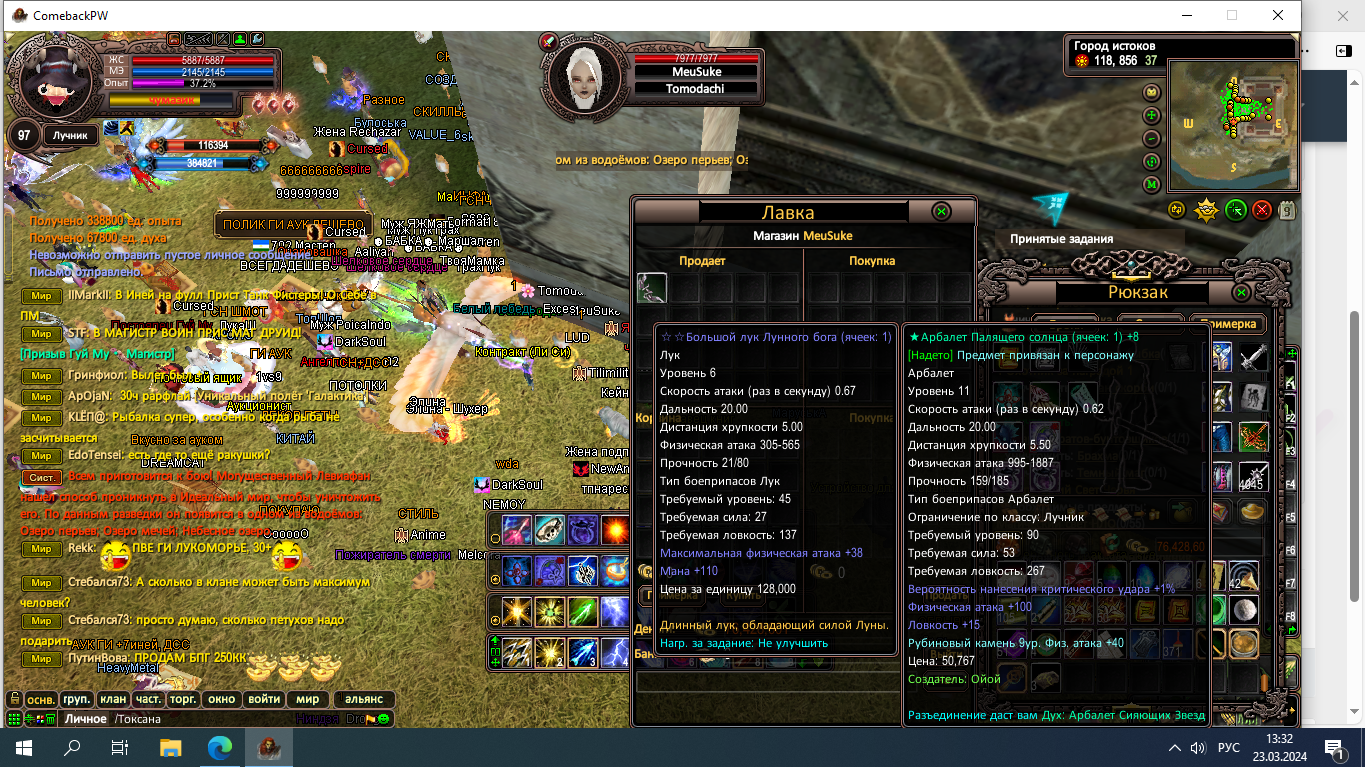Image resolution: width=1365 pixels, height=767 pixels.
Task: Select the осн. main chat tab
Action: (x=41, y=699)
